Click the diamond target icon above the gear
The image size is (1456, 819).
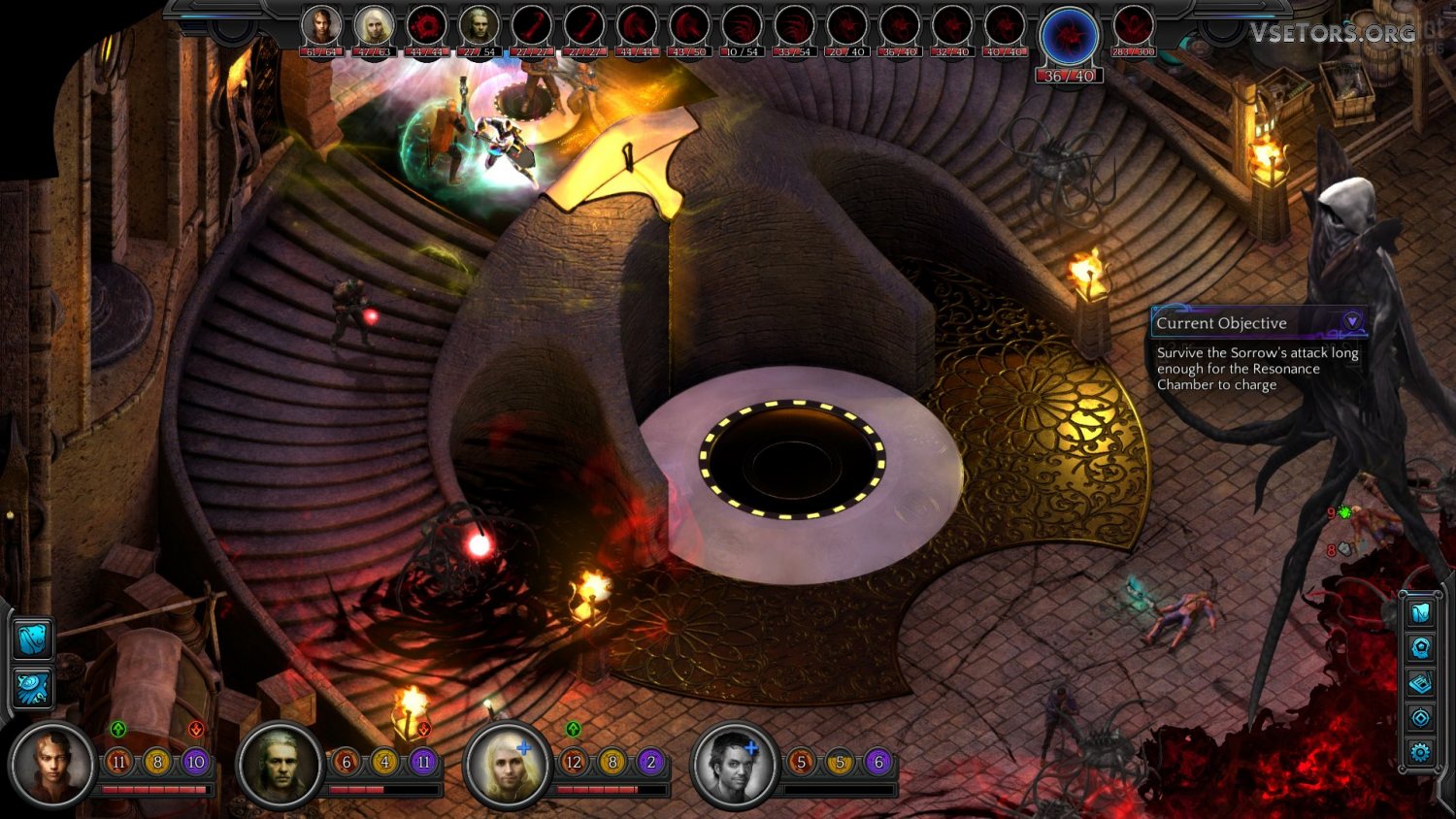tap(1420, 718)
